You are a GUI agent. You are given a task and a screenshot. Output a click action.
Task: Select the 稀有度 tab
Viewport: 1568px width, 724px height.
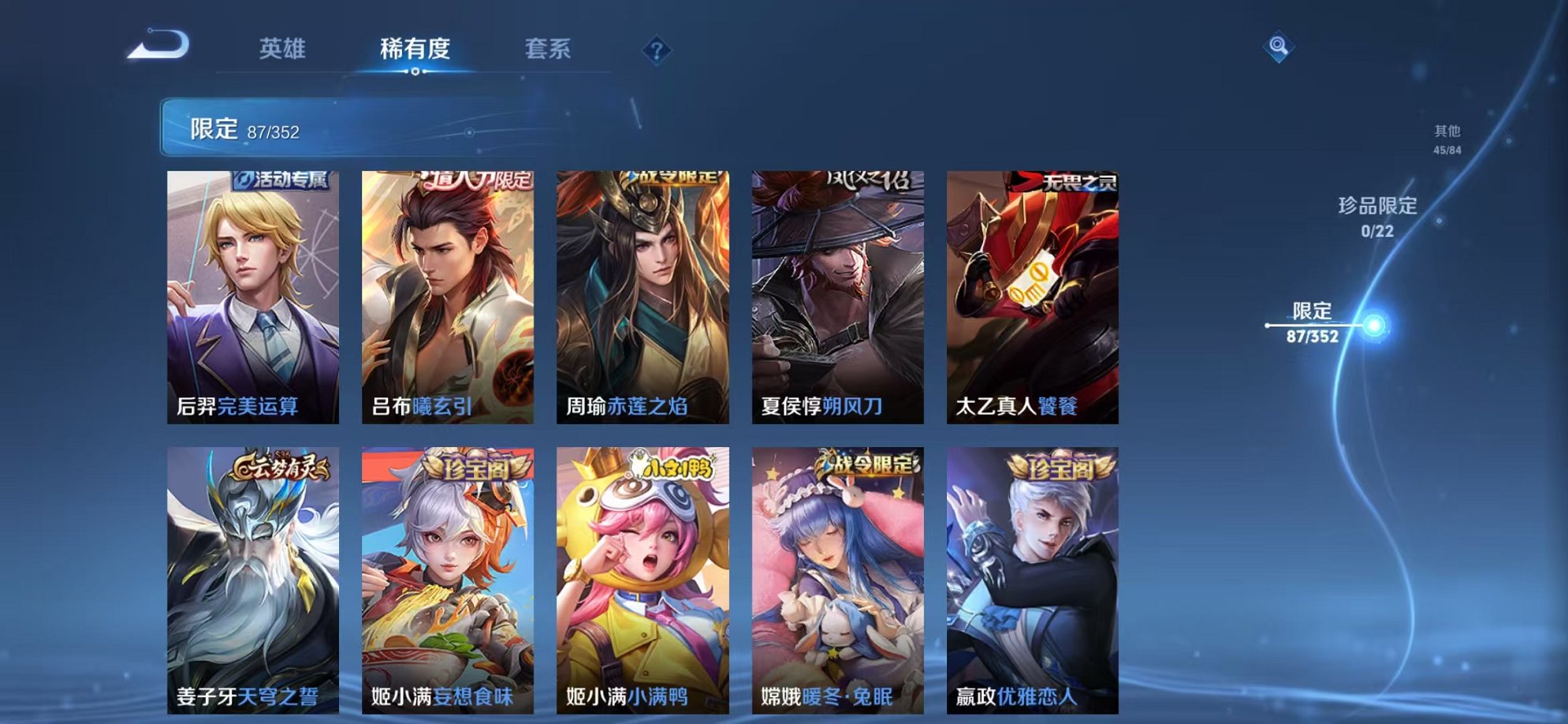(x=415, y=49)
